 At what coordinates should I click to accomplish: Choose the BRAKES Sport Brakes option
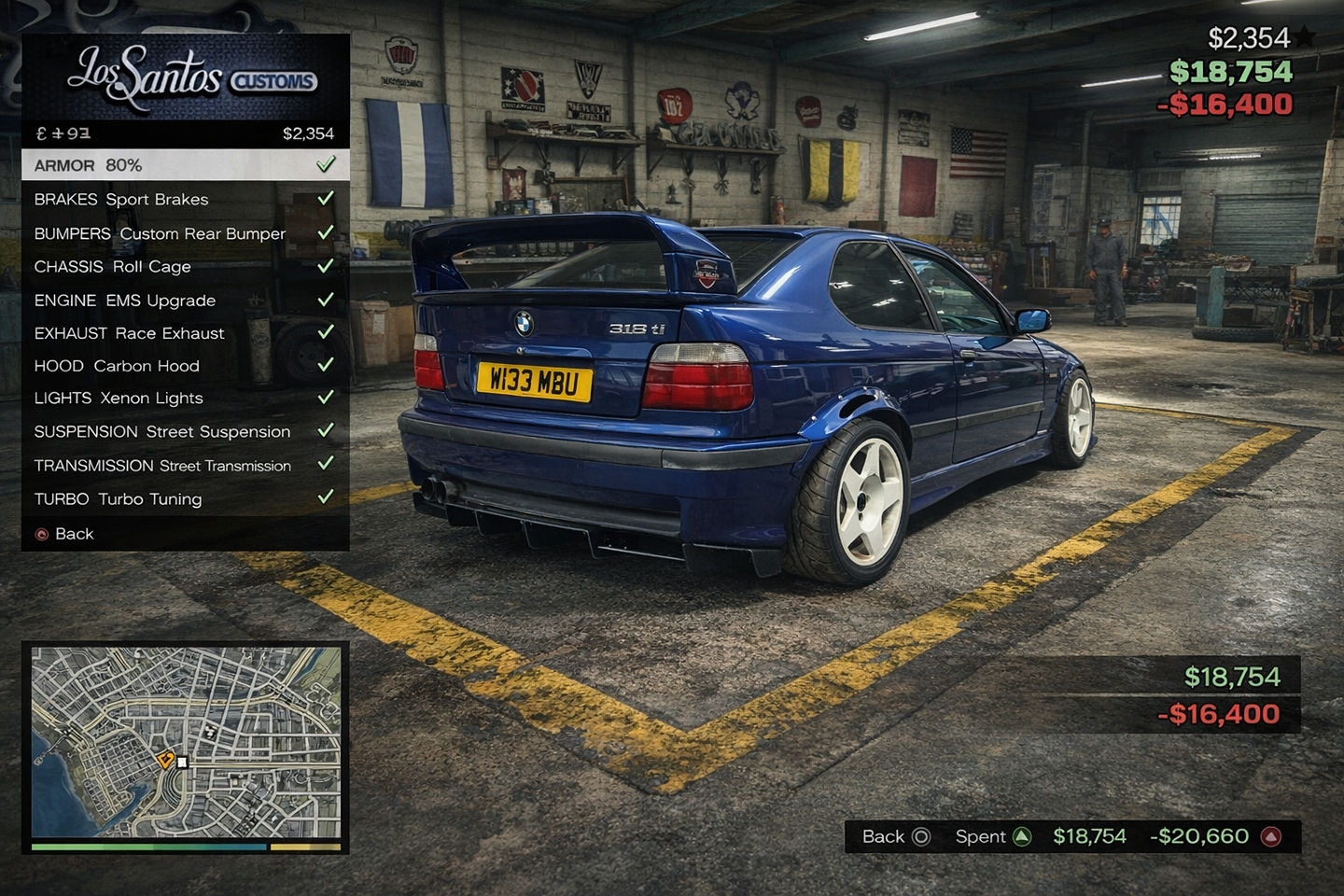coord(185,199)
